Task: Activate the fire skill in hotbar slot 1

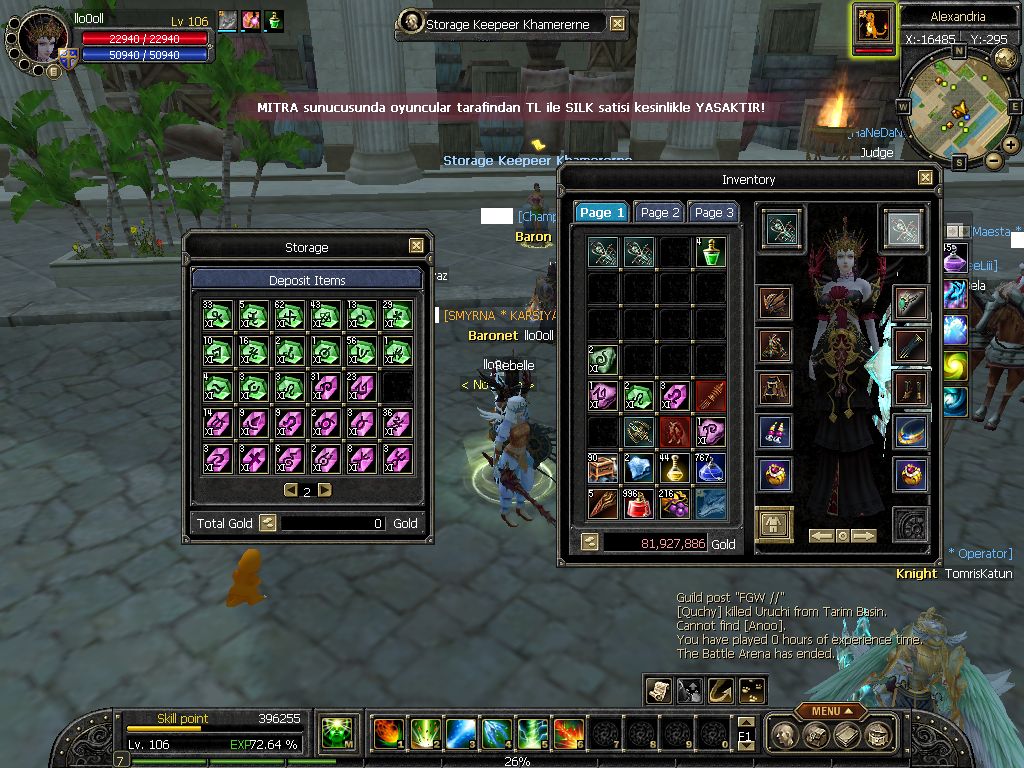Action: (388, 734)
